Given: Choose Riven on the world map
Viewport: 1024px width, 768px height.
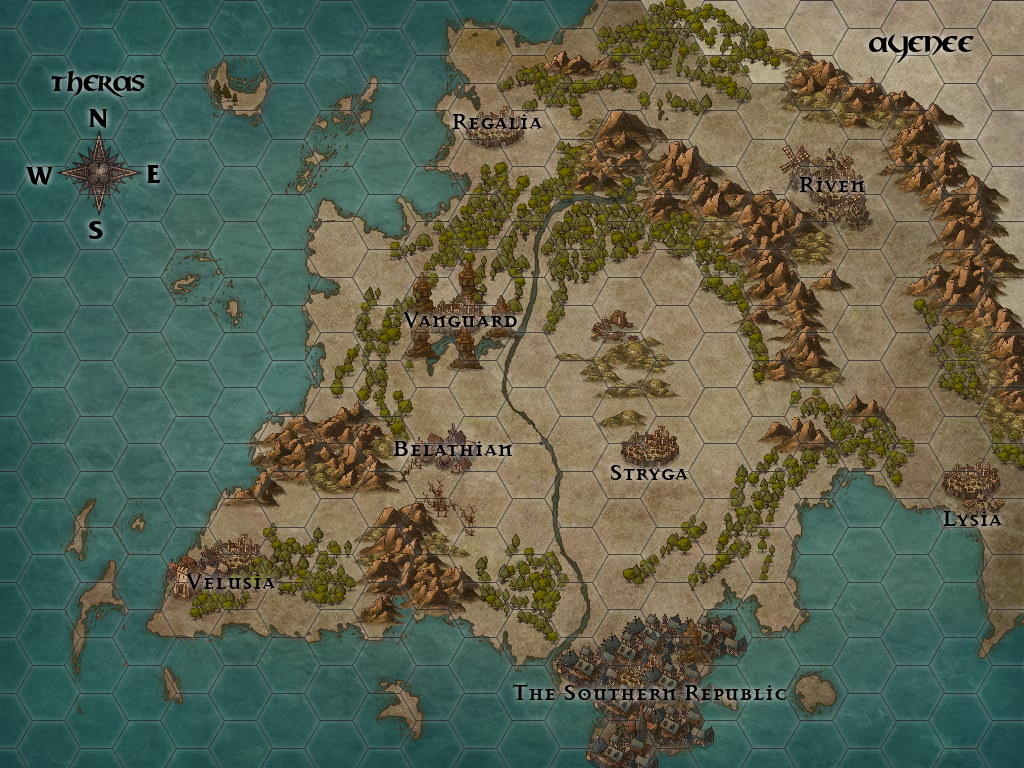Looking at the screenshot, I should [830, 180].
